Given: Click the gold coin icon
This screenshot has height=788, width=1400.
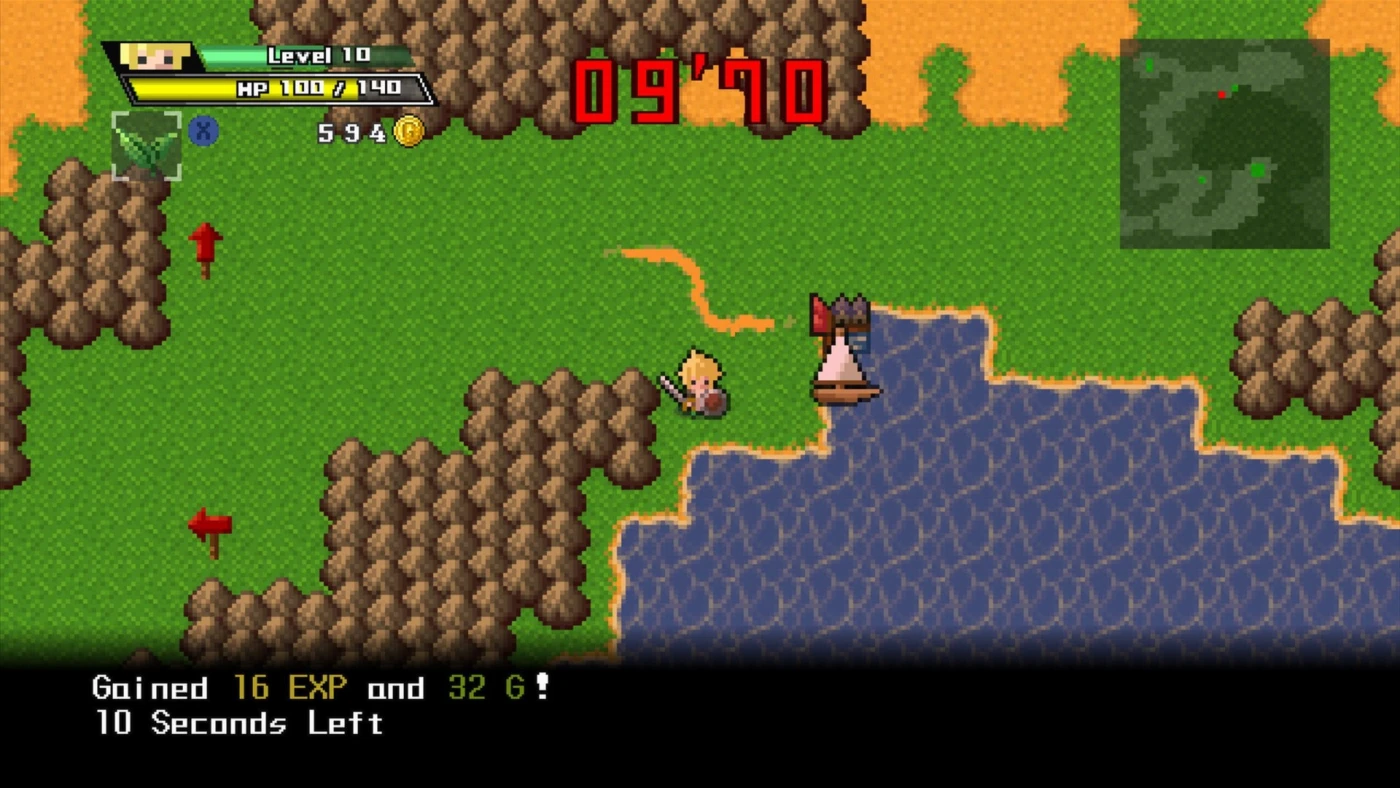Looking at the screenshot, I should point(408,131).
